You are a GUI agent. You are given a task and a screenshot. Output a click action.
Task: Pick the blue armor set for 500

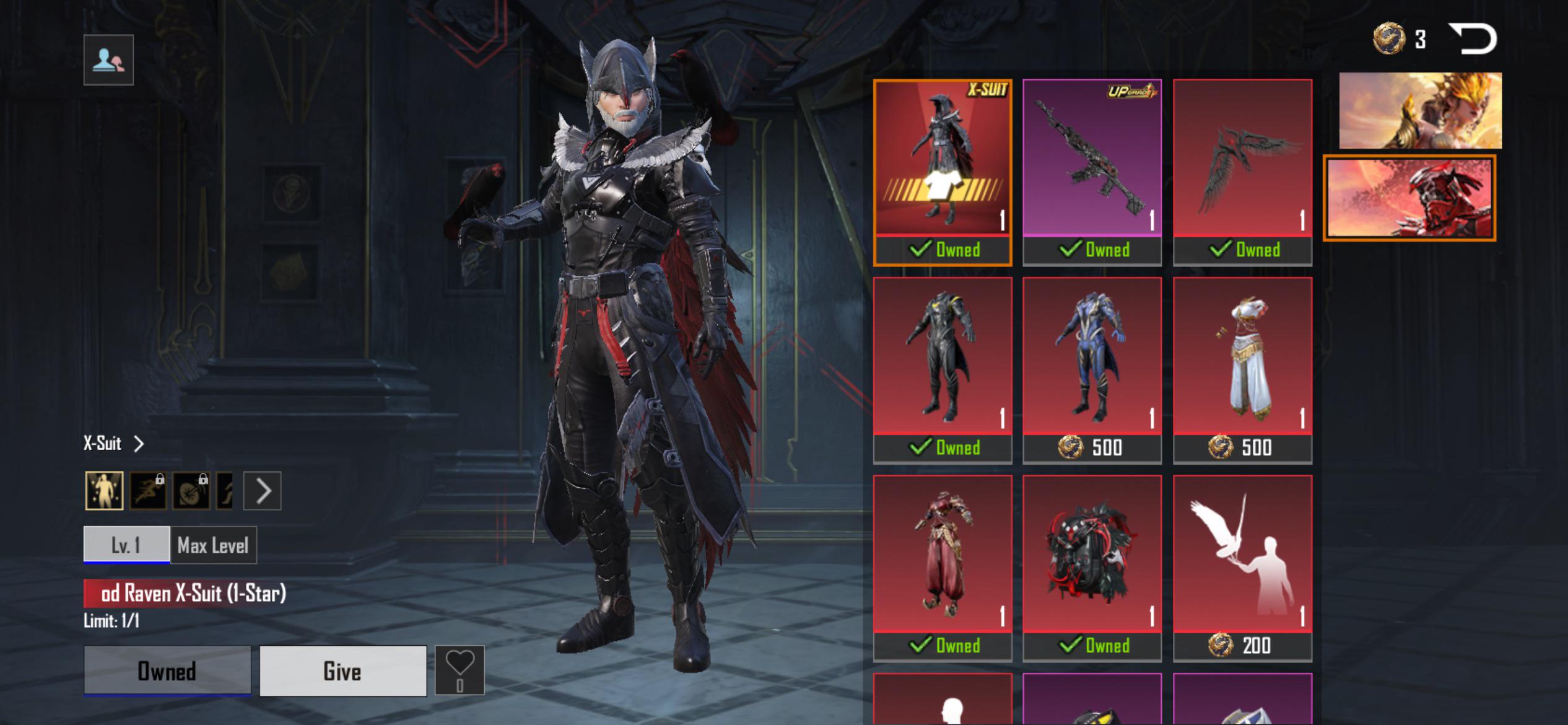(1092, 369)
